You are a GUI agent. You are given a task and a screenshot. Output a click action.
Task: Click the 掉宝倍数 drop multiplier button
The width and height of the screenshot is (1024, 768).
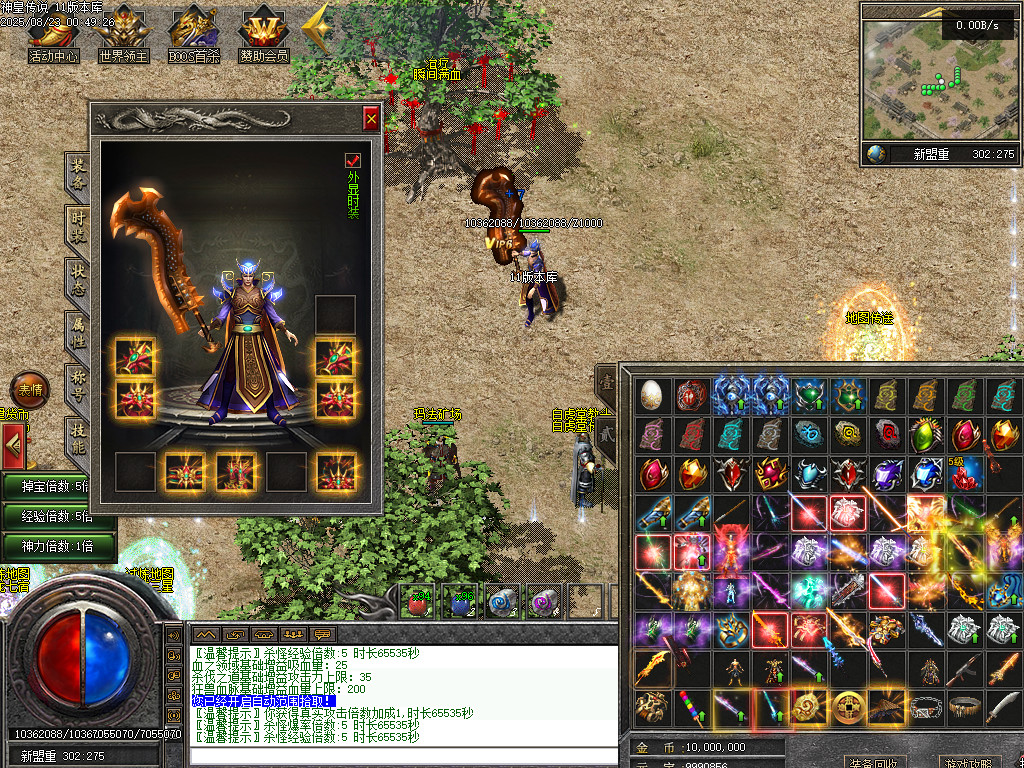tap(57, 486)
